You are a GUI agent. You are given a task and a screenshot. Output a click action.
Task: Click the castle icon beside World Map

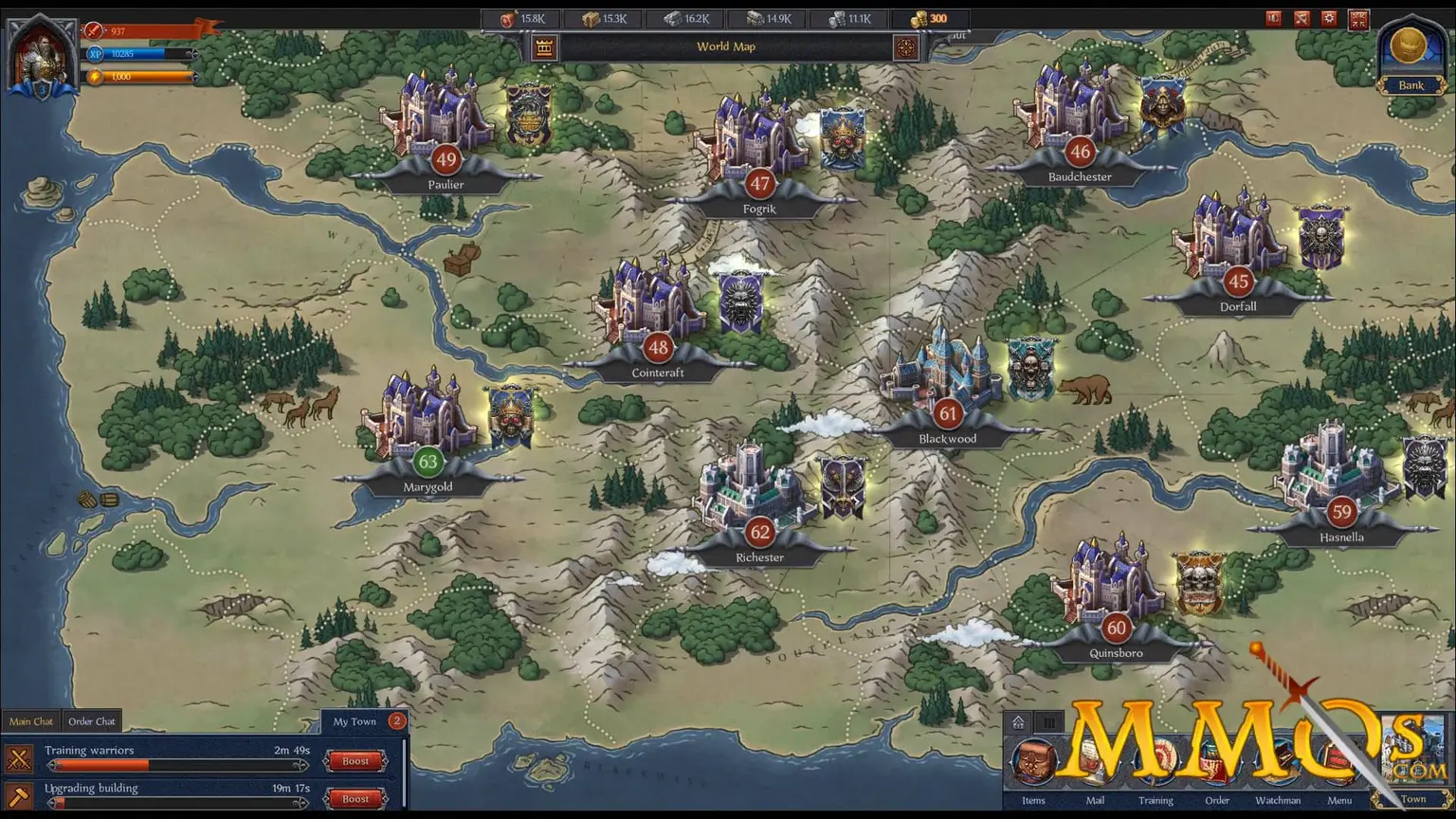tap(544, 47)
